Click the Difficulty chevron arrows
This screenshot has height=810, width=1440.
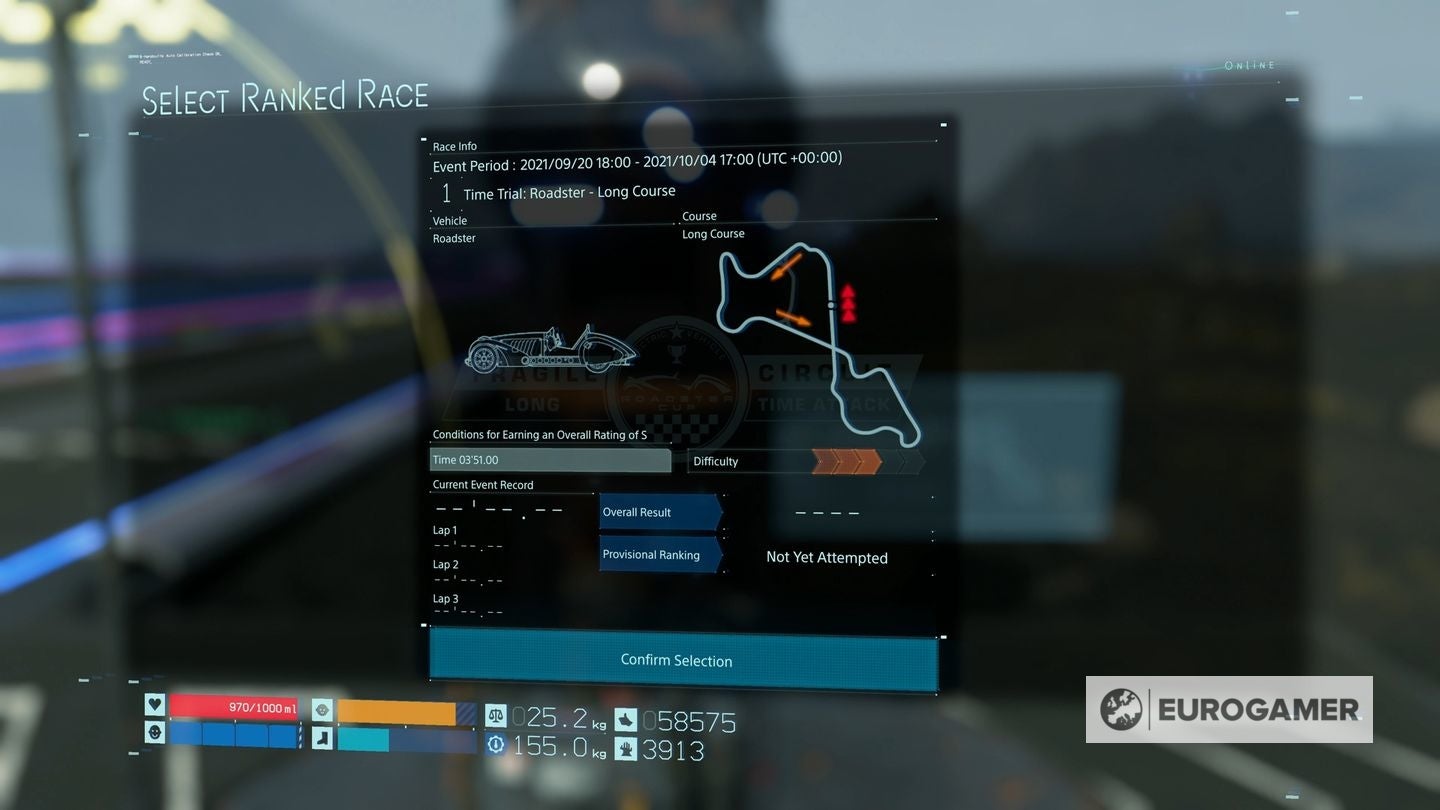tap(845, 461)
